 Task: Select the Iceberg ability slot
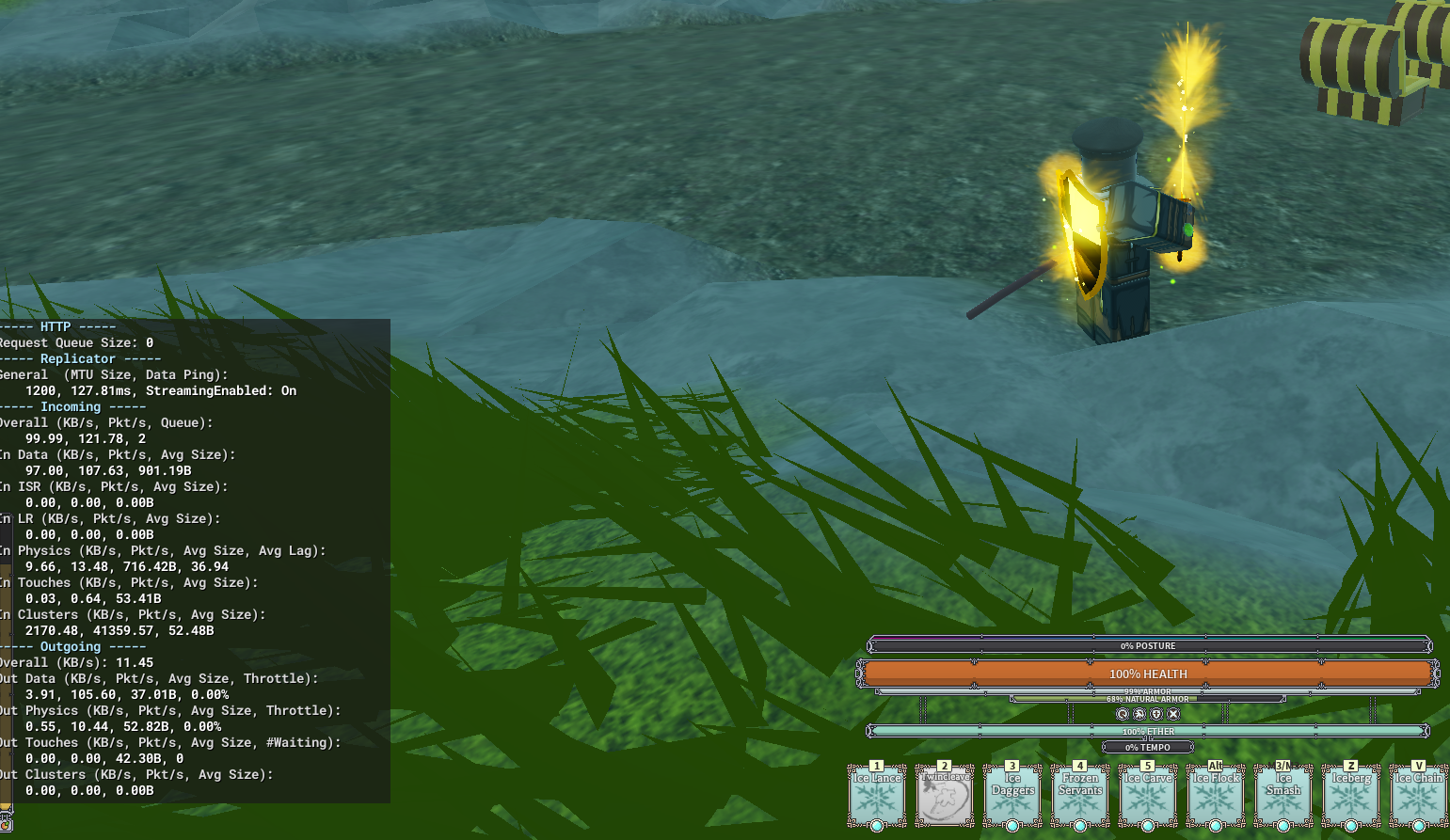tap(1351, 797)
